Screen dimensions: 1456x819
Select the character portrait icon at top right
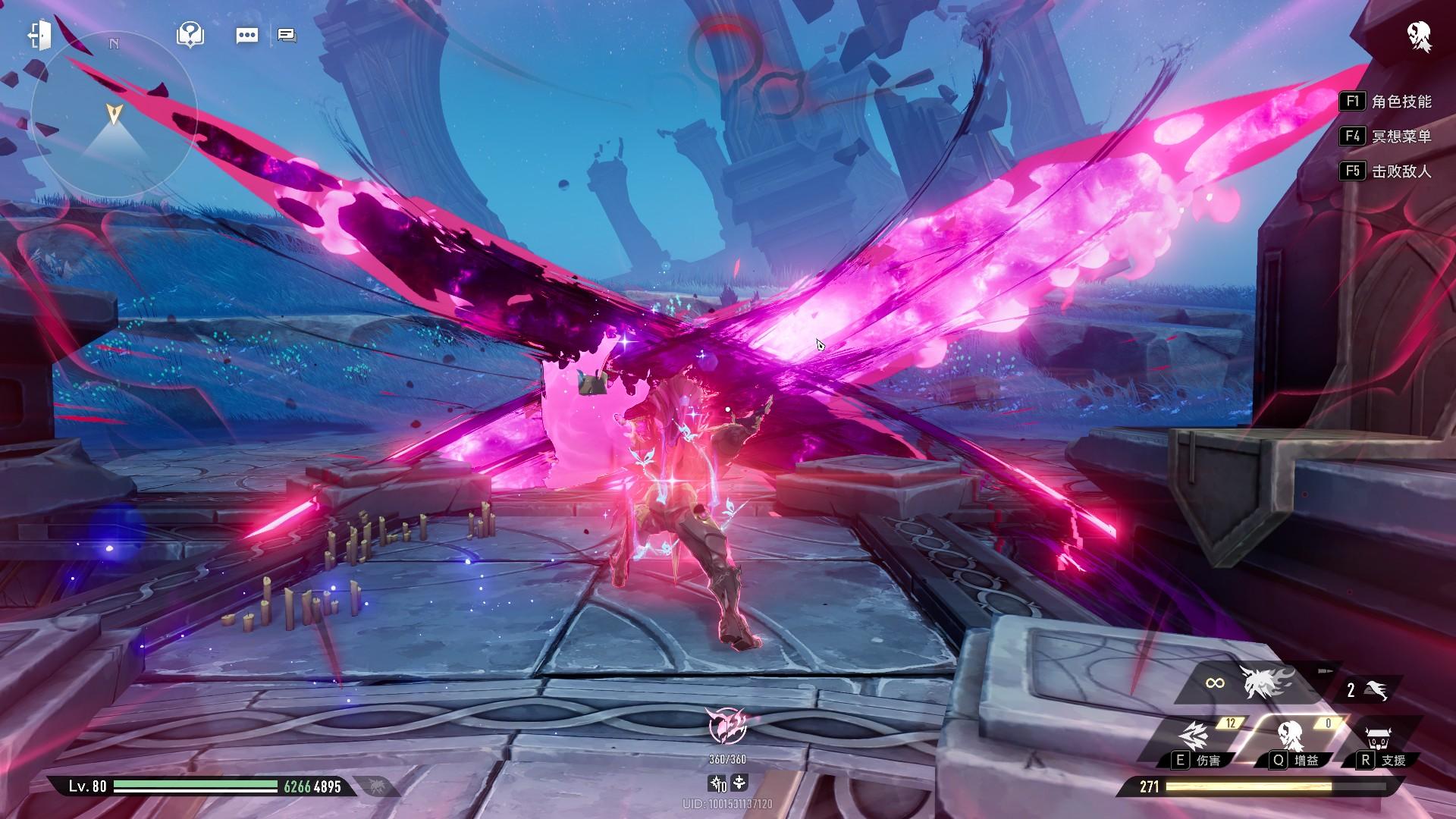[1419, 36]
